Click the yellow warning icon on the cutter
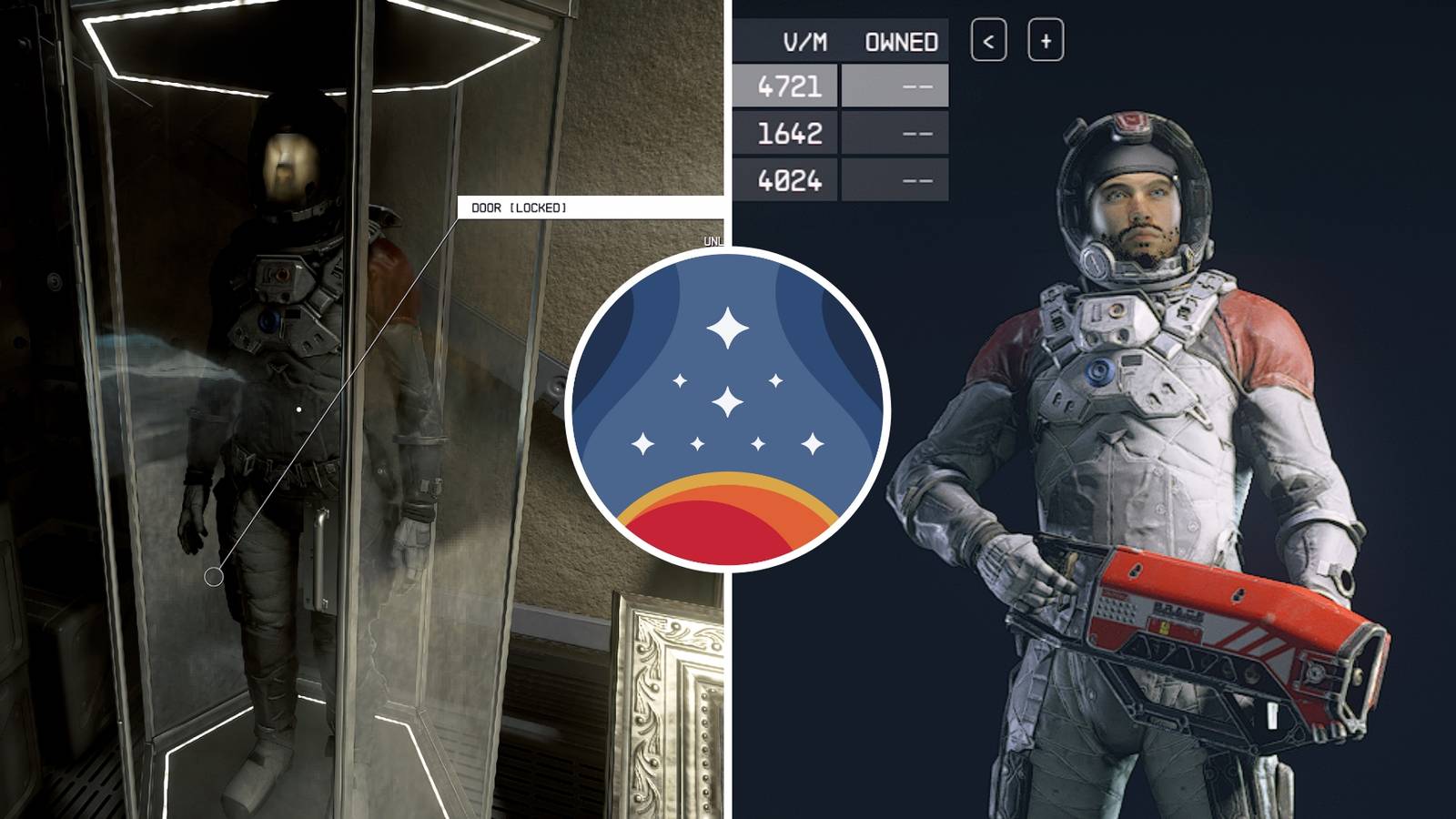This screenshot has height=819, width=1456. coord(1165,628)
